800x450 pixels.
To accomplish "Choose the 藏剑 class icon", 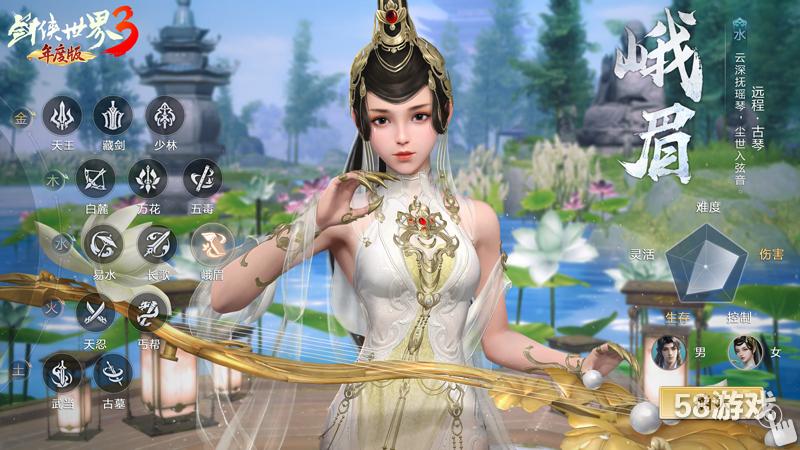I will pyautogui.click(x=113, y=117).
